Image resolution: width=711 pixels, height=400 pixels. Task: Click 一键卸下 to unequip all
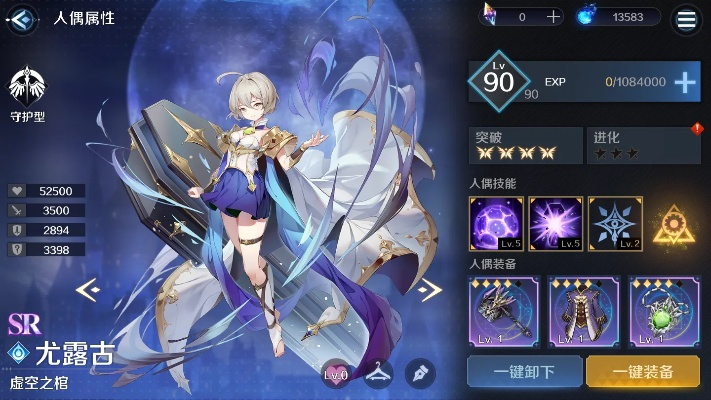(x=525, y=371)
